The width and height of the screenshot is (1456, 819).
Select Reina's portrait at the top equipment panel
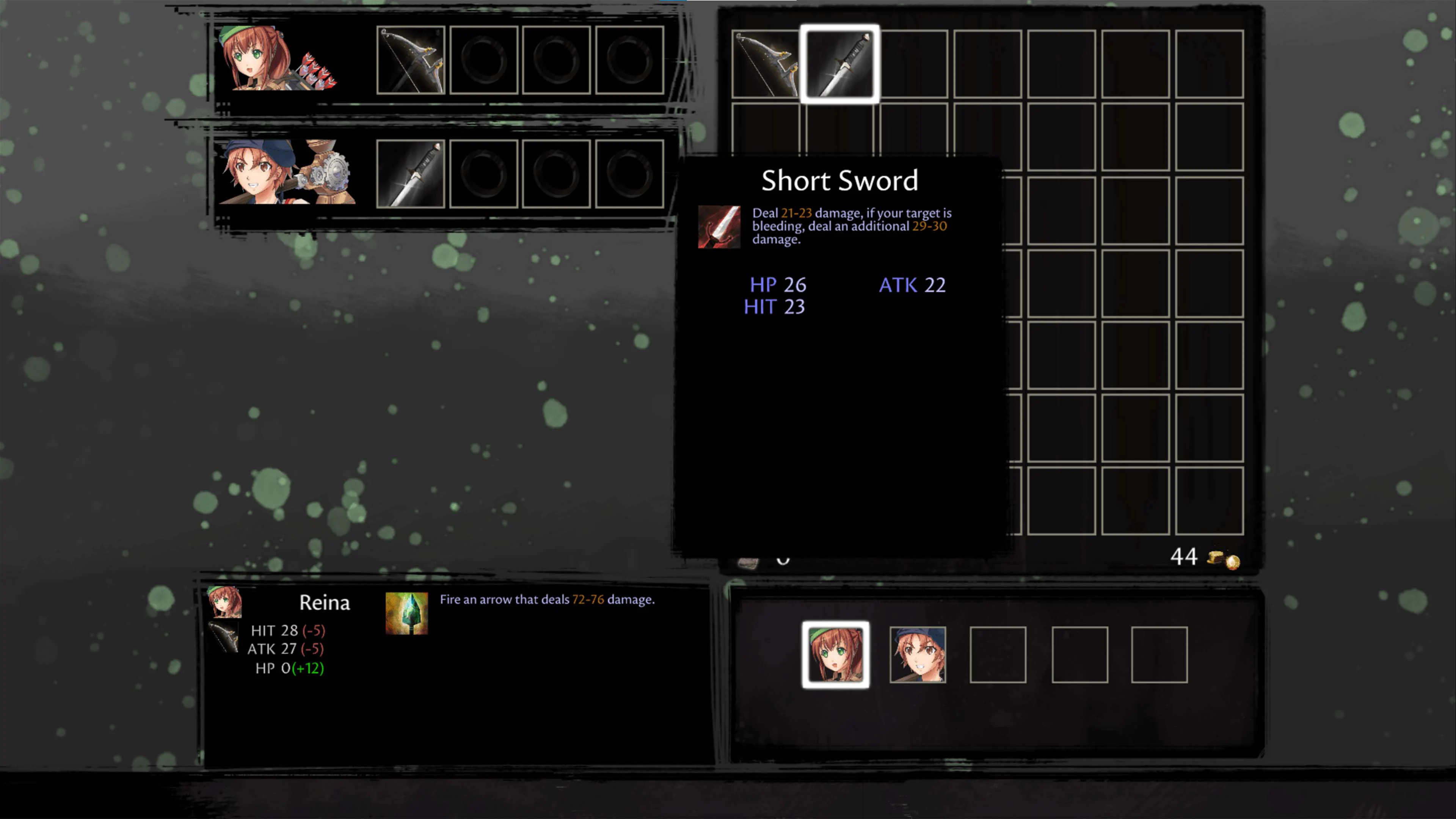pyautogui.click(x=277, y=60)
